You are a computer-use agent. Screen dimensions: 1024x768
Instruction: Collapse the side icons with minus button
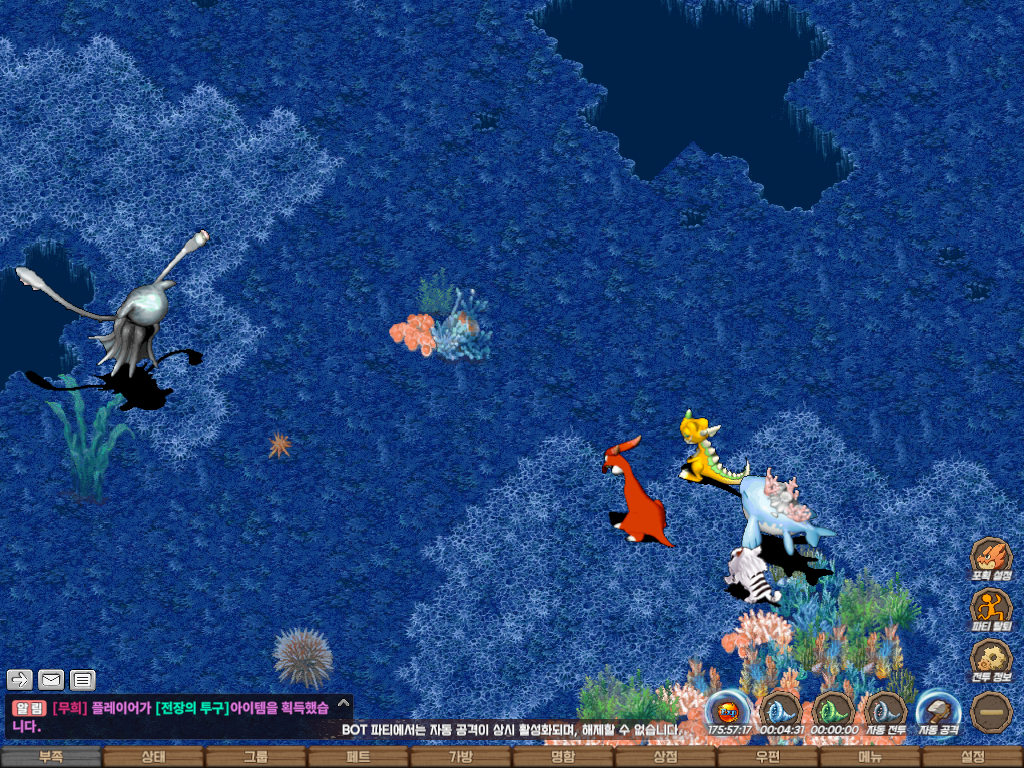(991, 711)
